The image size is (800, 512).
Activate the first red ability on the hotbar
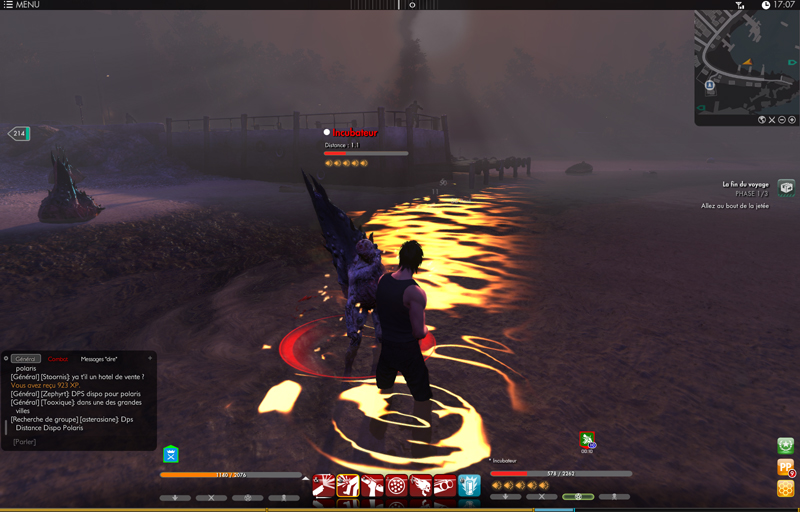tap(324, 486)
